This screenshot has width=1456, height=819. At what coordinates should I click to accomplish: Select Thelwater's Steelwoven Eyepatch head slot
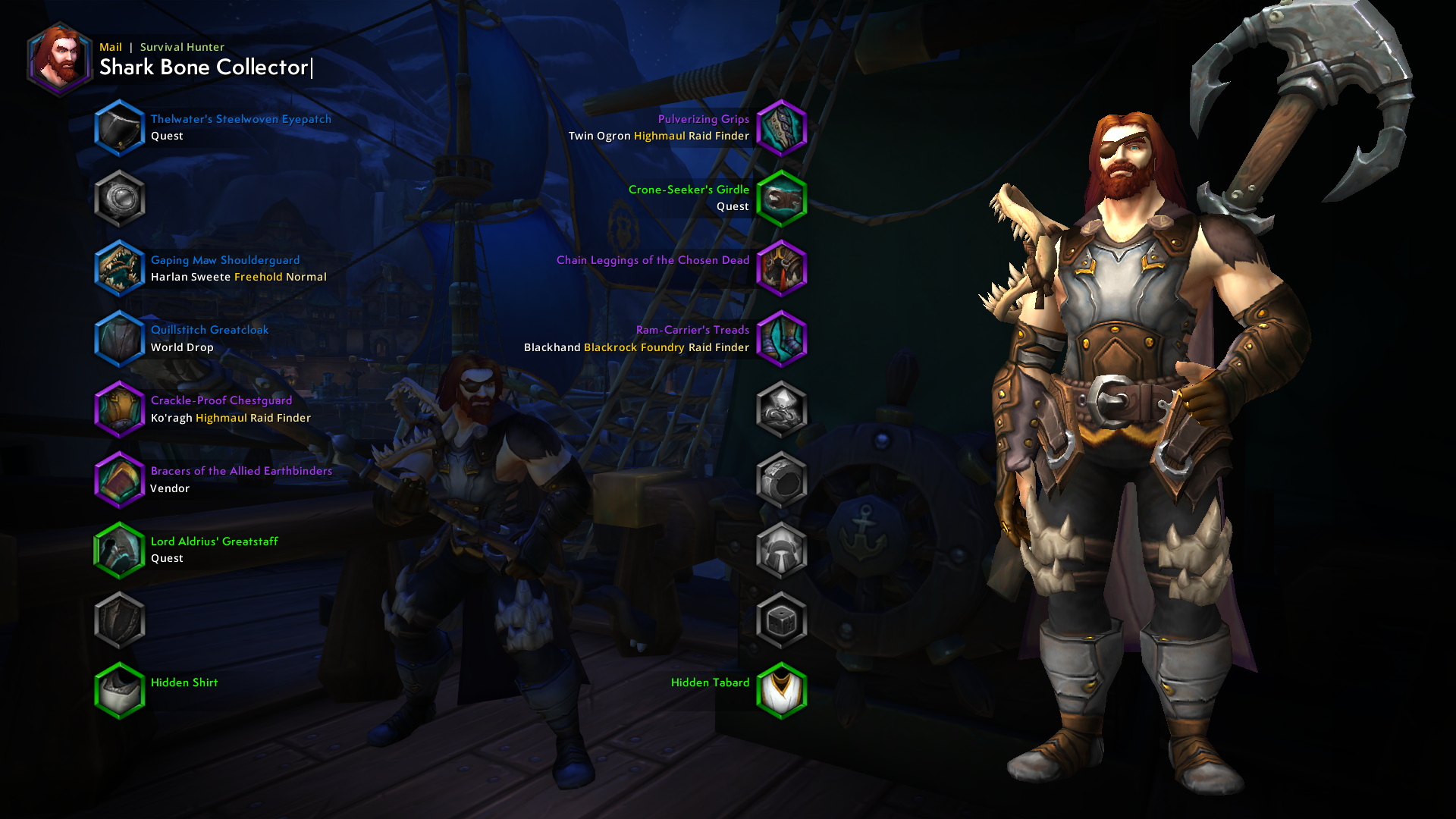120,128
